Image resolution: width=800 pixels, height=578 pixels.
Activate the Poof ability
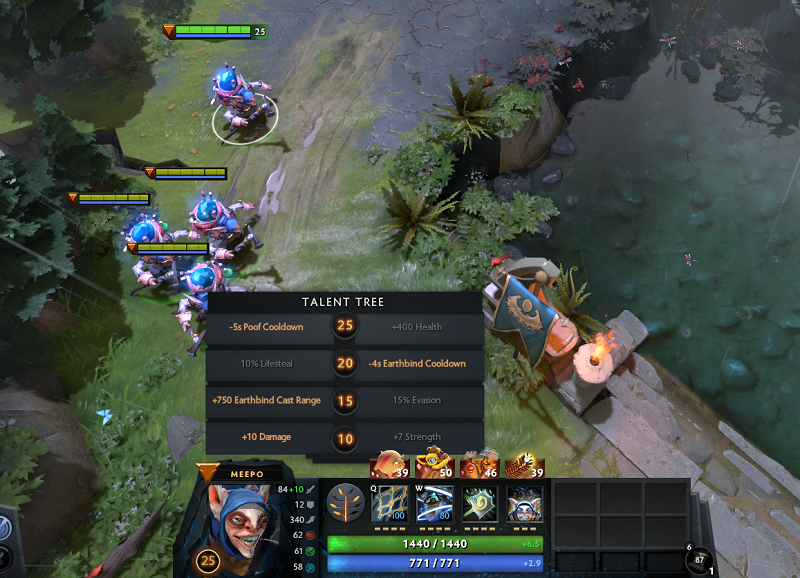click(435, 503)
